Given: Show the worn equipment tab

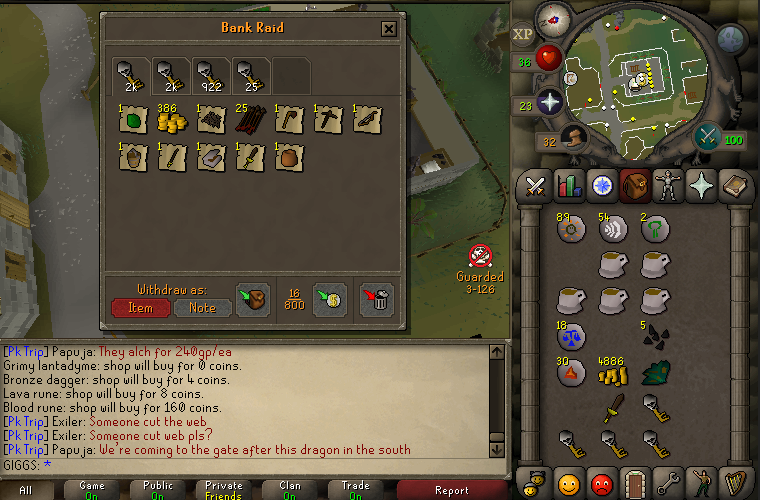Looking at the screenshot, I should coord(666,186).
